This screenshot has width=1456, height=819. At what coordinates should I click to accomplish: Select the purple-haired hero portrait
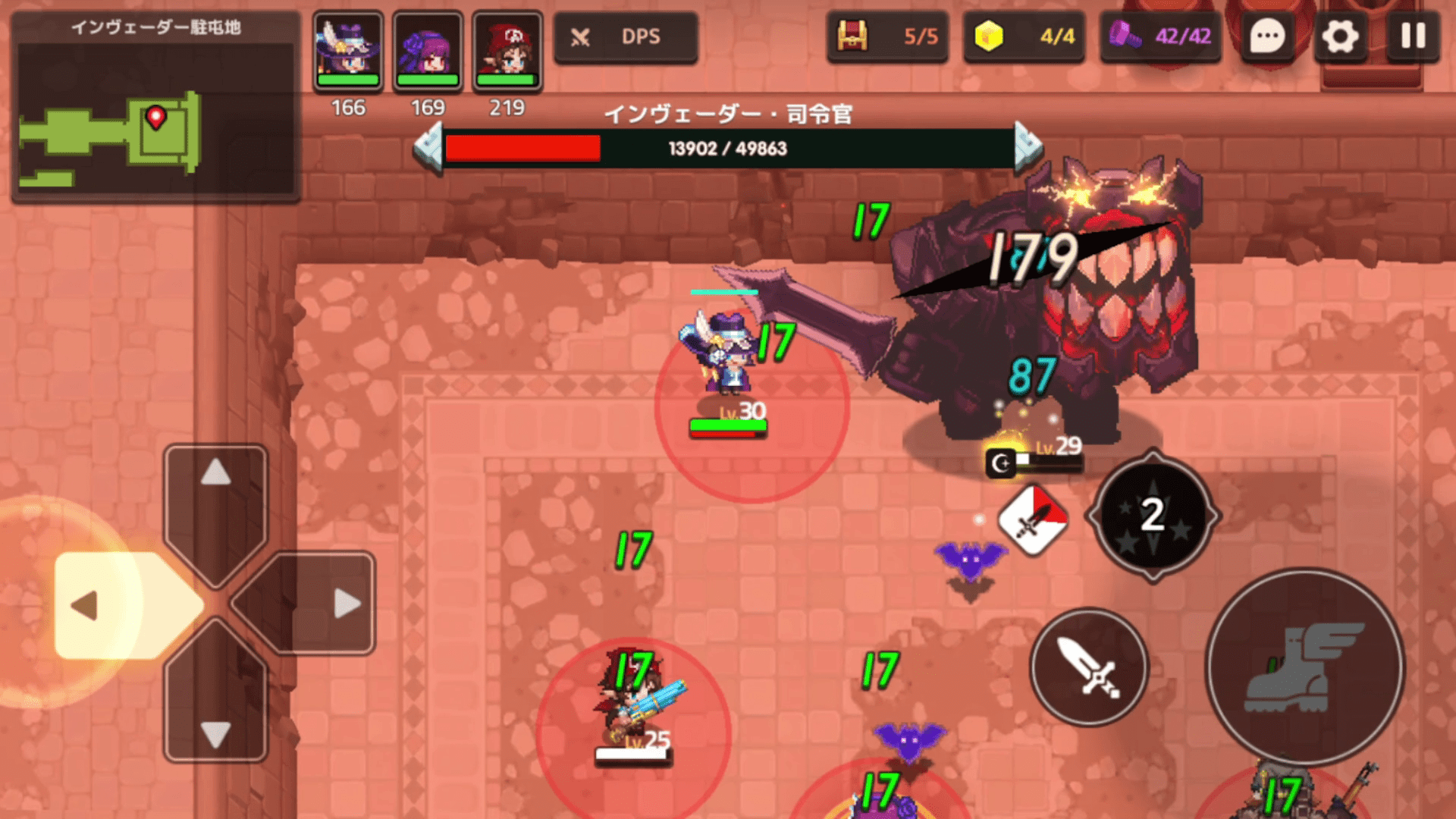[x=428, y=51]
